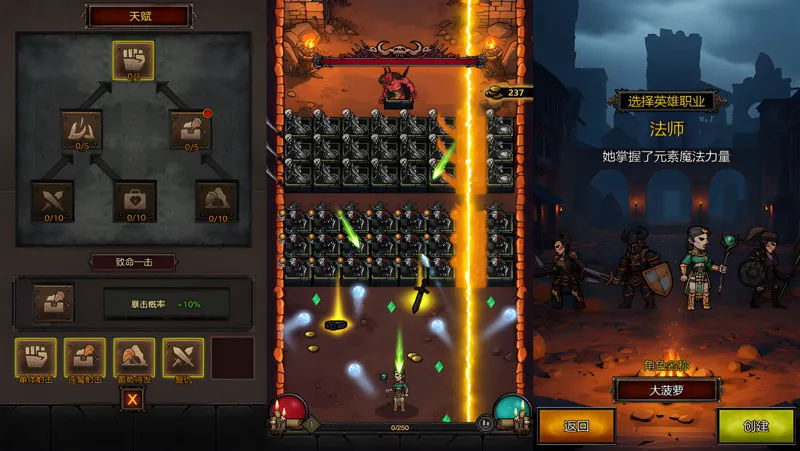
Task: Select the talent node with the red notification dot
Action: tap(190, 129)
